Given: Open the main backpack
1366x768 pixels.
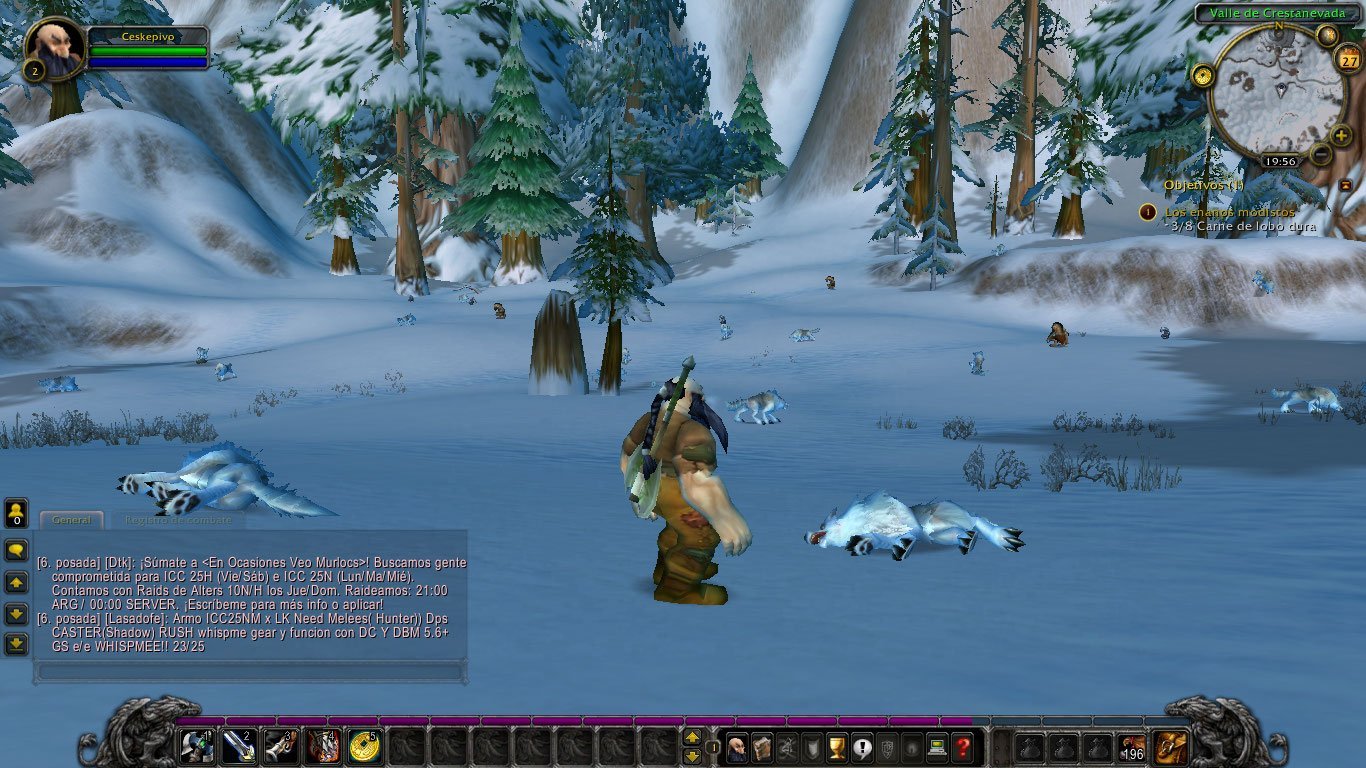Looking at the screenshot, I should tap(1171, 746).
